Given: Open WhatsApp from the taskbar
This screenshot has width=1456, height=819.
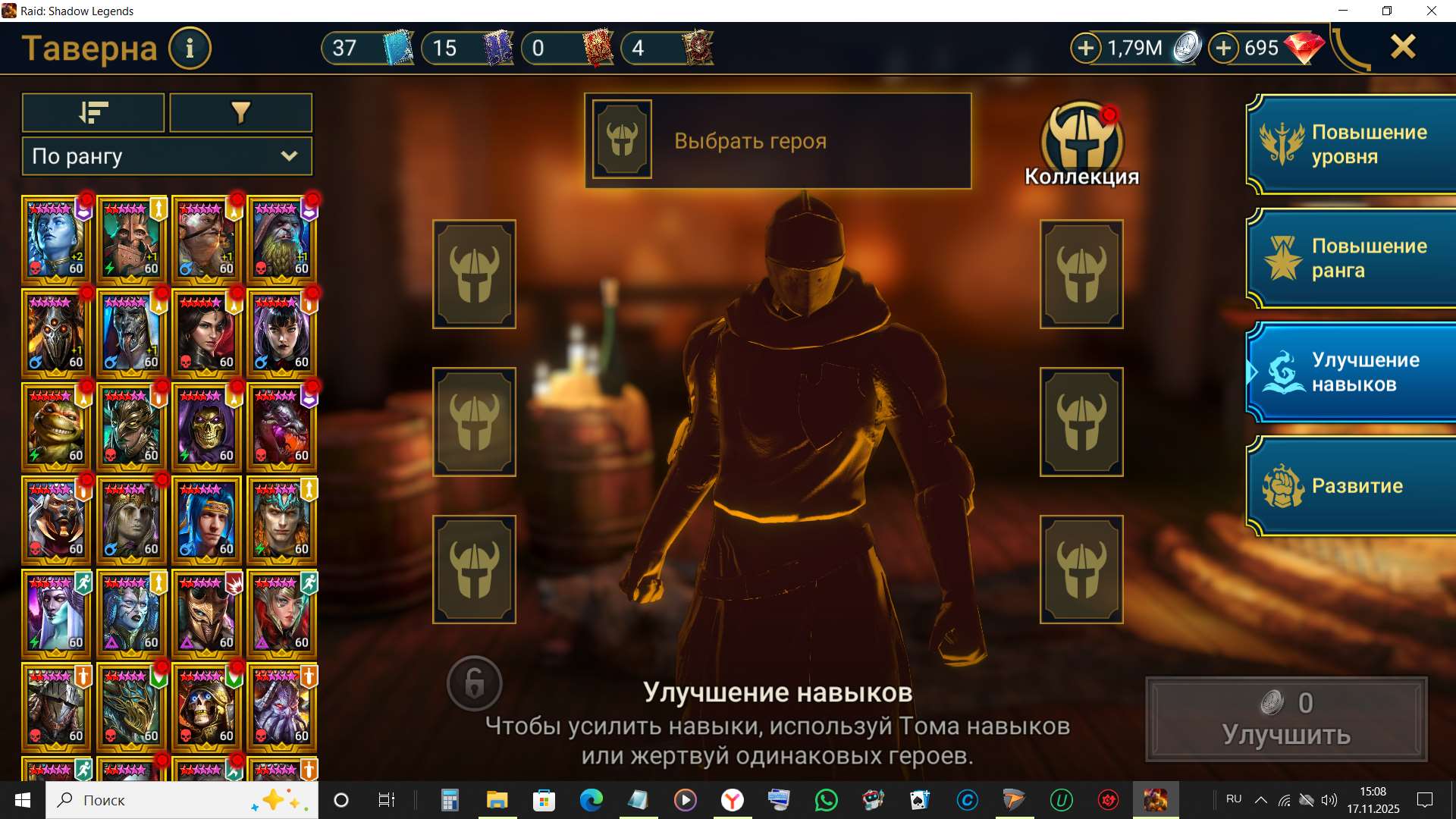Looking at the screenshot, I should tap(827, 799).
